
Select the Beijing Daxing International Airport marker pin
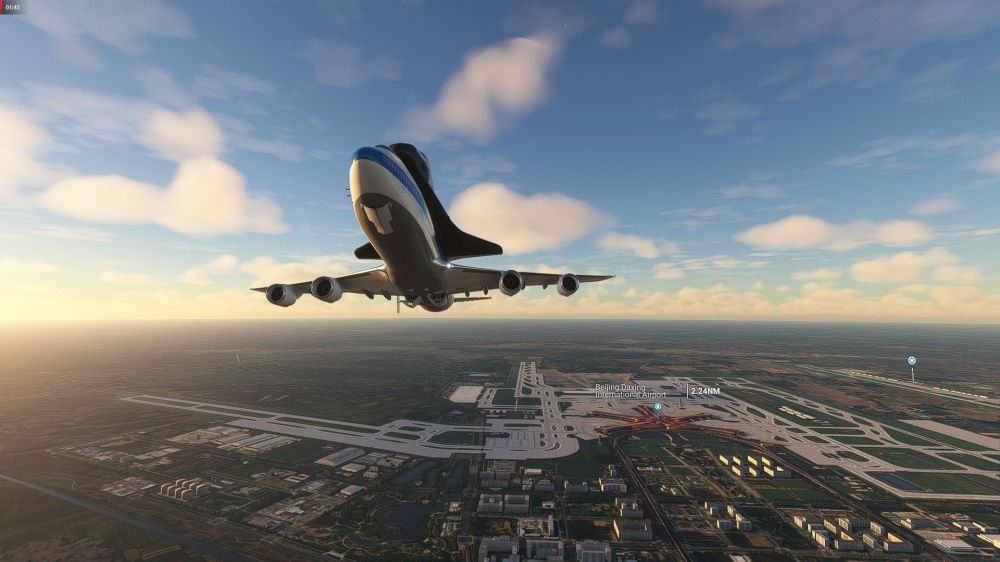pos(657,407)
